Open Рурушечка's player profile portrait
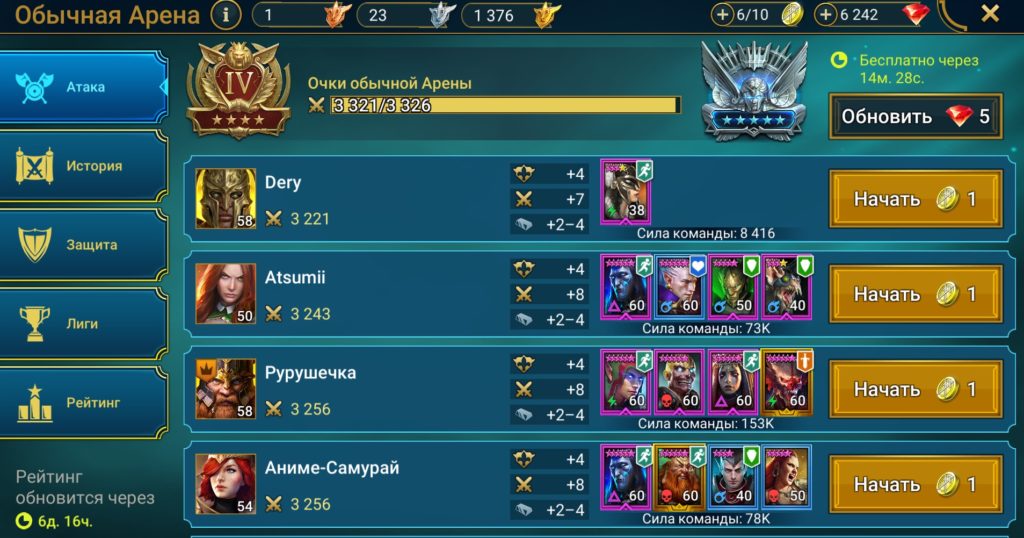Screen dimensions: 1024x538 tap(225, 388)
